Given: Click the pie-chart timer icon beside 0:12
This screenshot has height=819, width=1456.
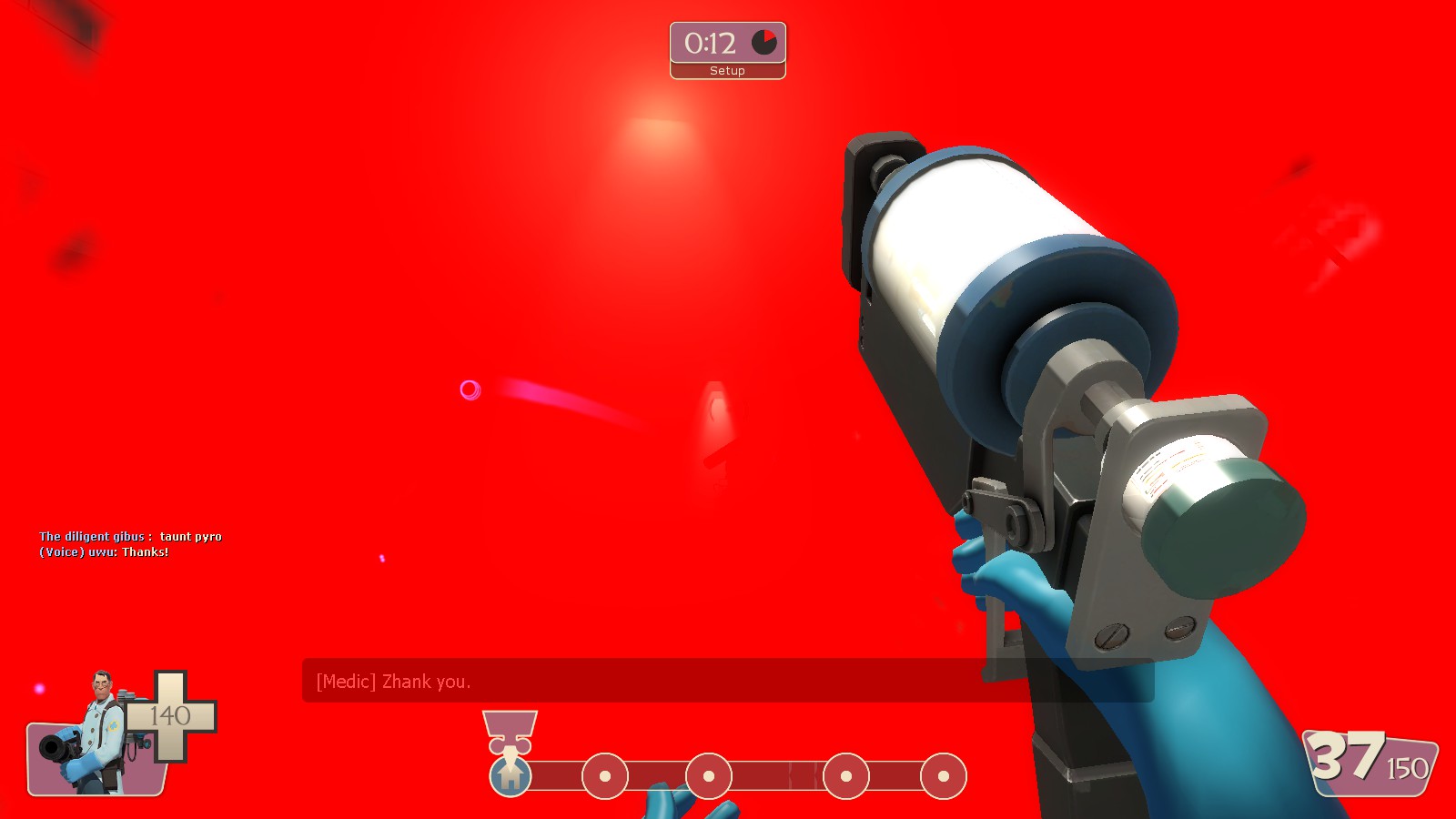Looking at the screenshot, I should (764, 40).
